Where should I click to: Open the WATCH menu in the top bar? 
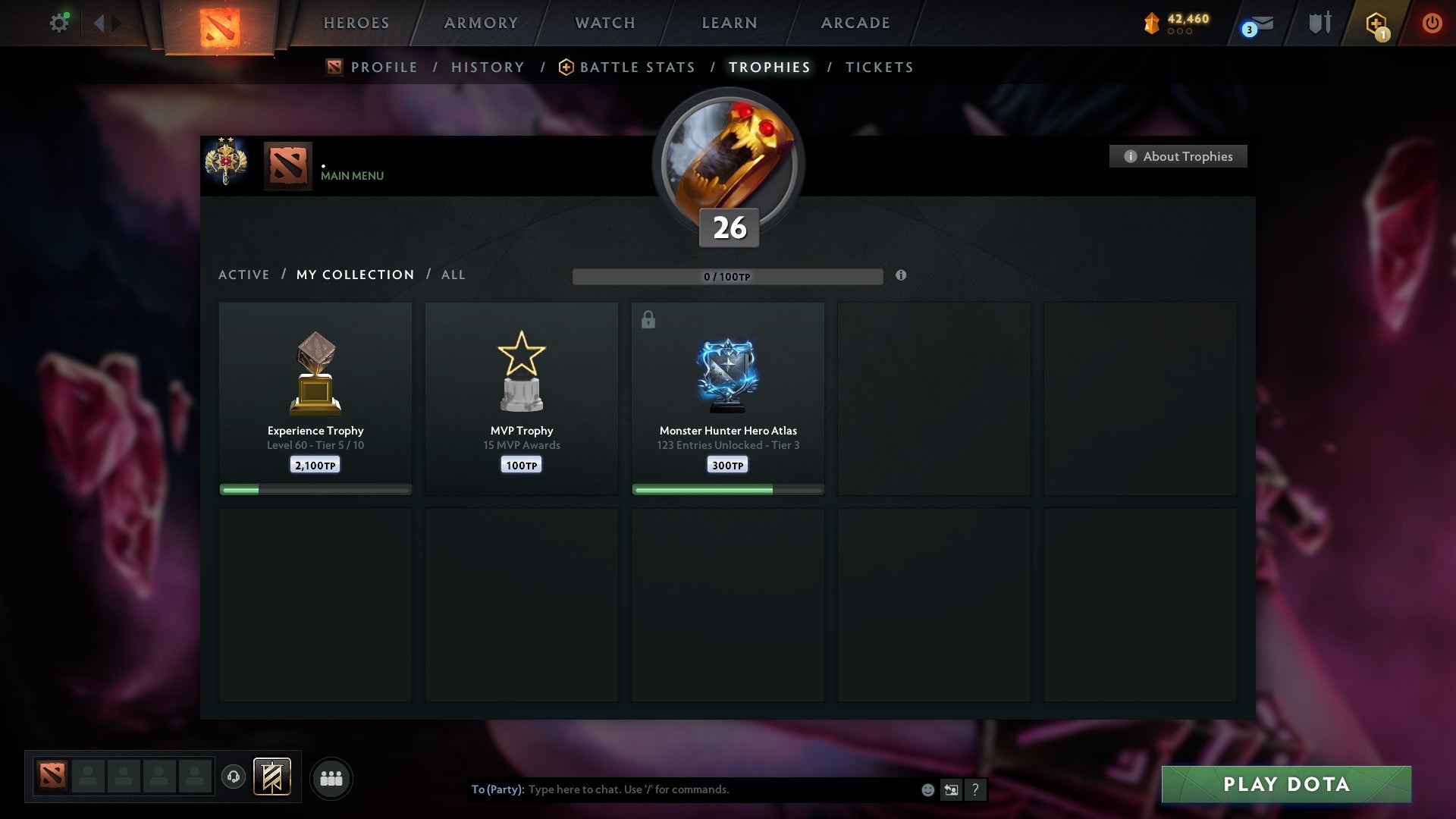[604, 23]
